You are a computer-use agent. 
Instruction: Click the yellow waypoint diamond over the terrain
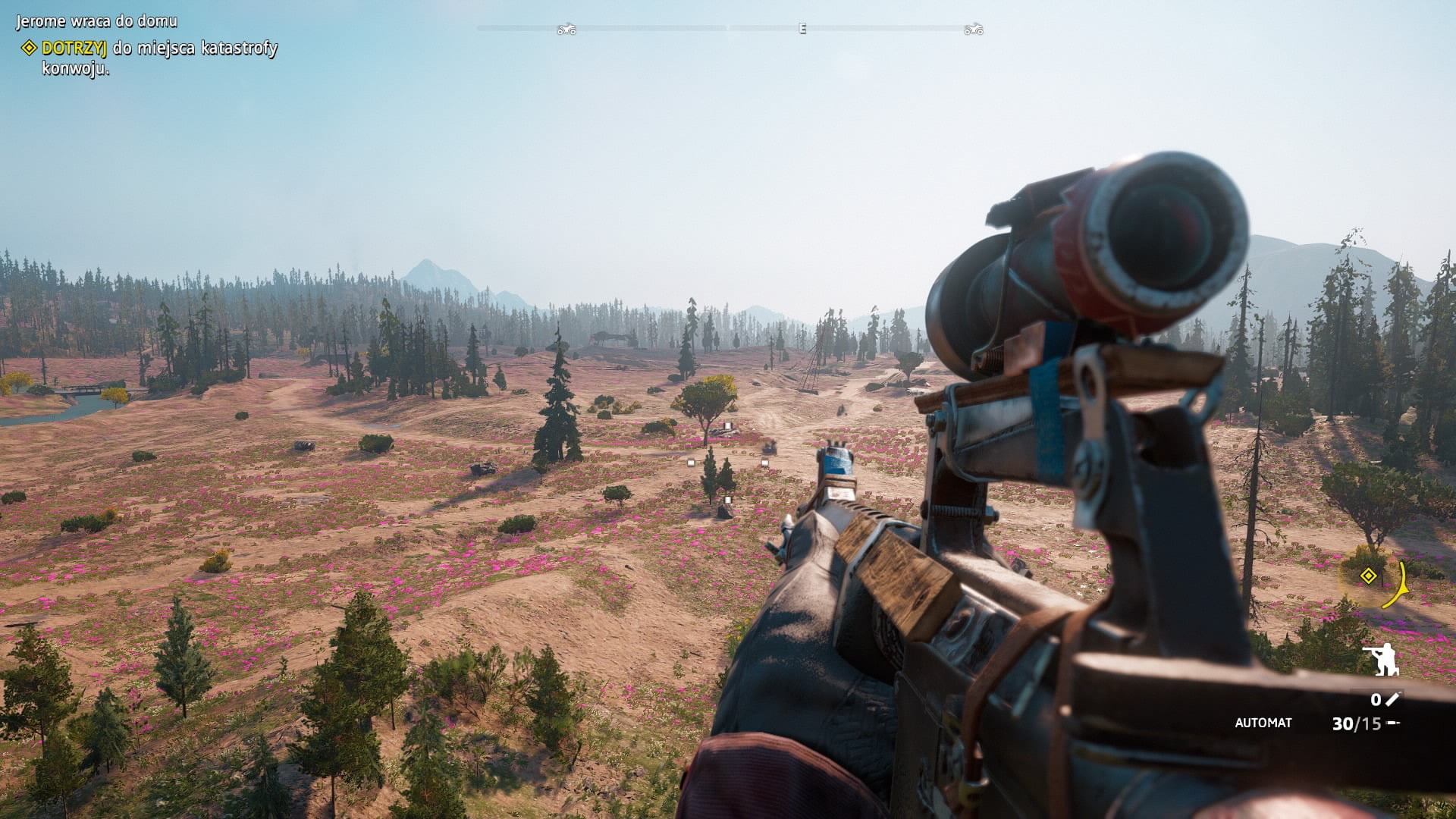(x=1368, y=576)
